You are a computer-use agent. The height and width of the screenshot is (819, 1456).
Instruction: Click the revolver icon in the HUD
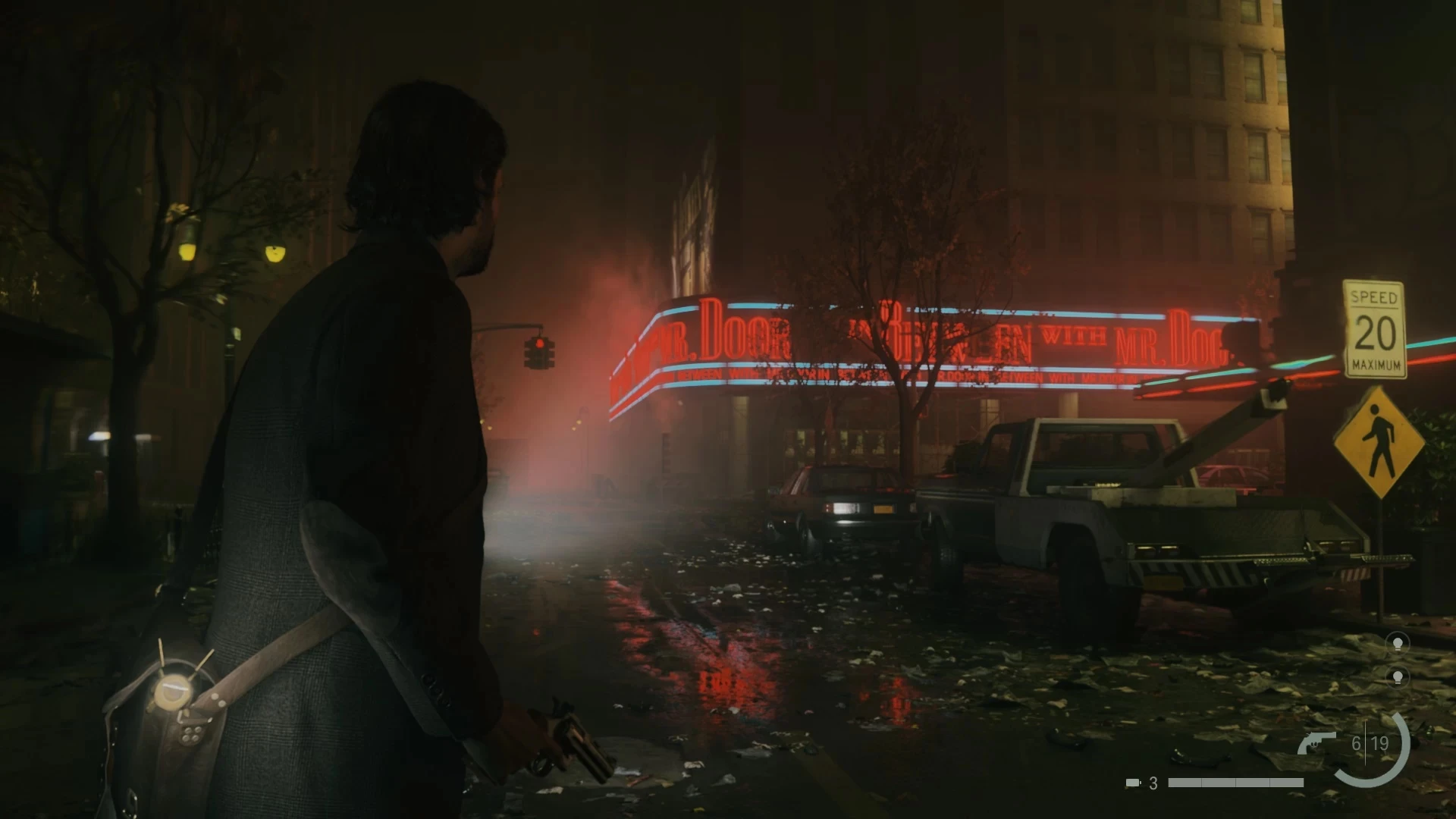pos(1316,742)
